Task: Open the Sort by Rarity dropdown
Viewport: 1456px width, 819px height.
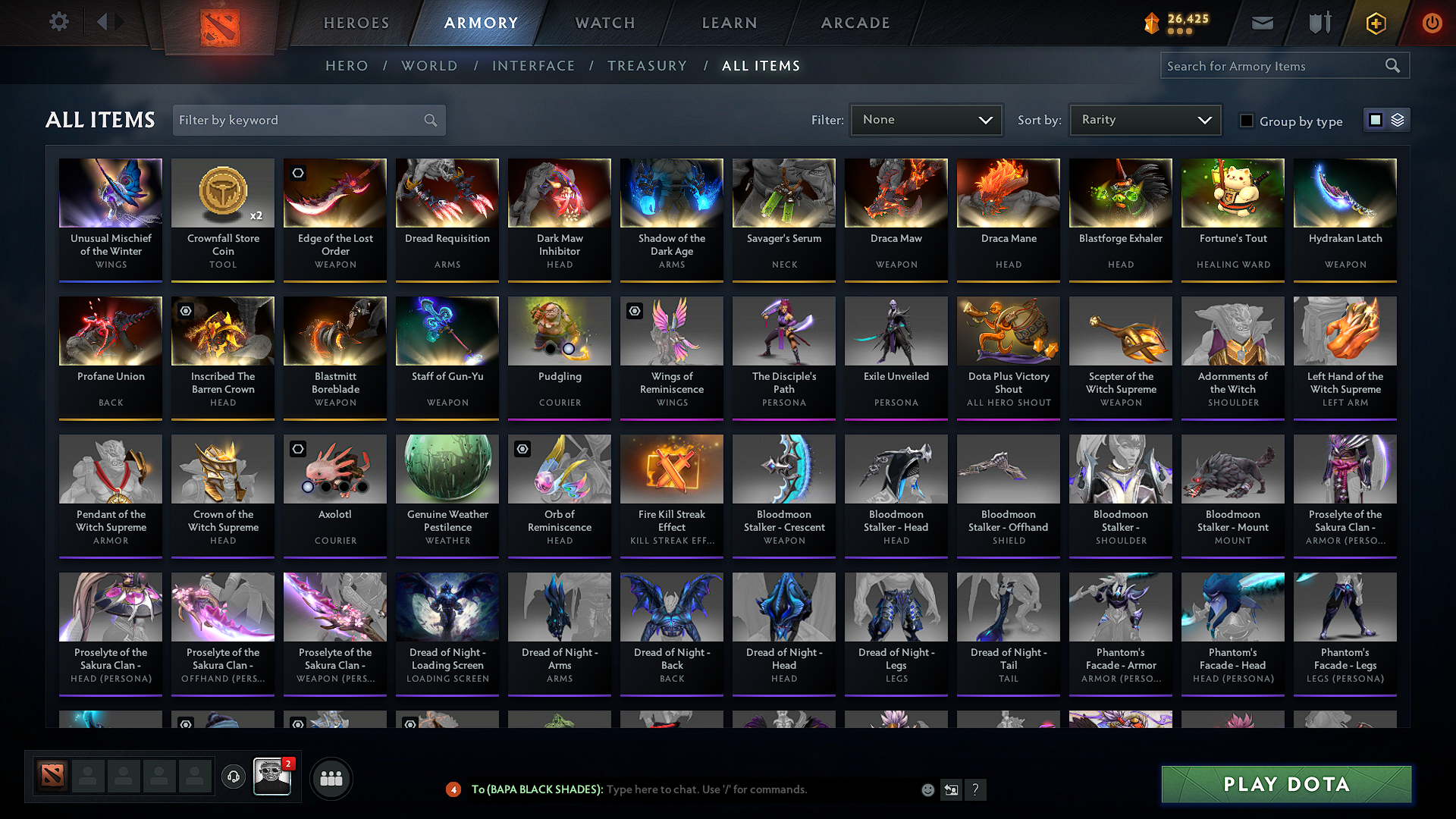Action: (x=1144, y=120)
